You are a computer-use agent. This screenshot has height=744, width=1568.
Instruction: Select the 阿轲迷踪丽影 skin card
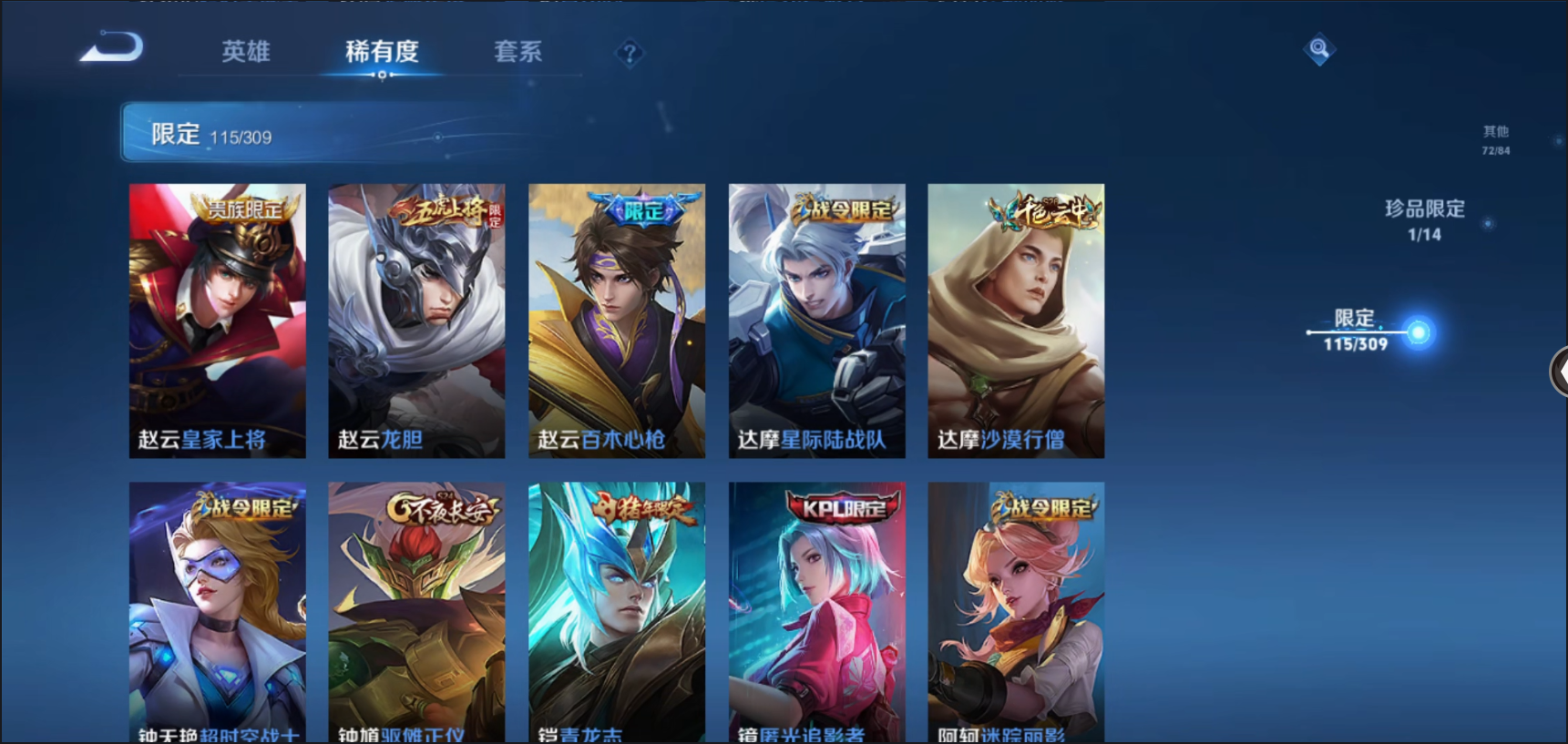tap(1016, 612)
